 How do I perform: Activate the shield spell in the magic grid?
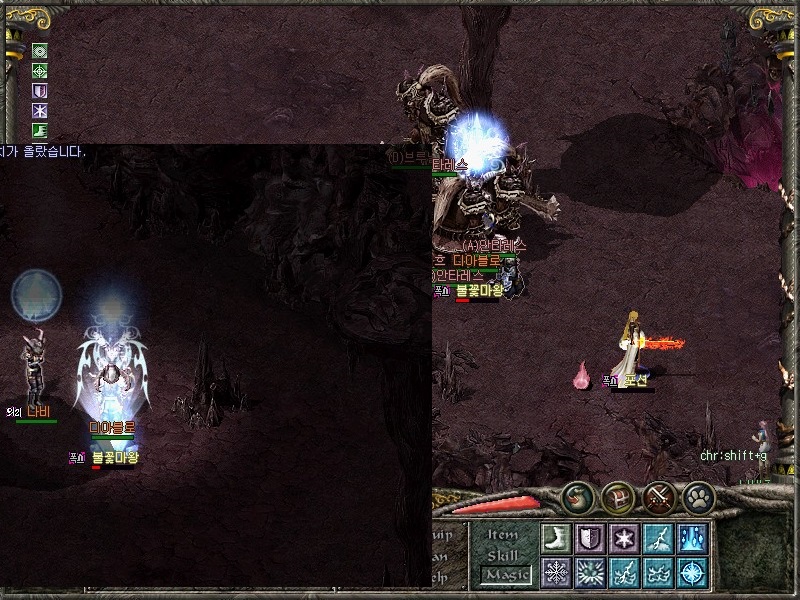point(590,537)
